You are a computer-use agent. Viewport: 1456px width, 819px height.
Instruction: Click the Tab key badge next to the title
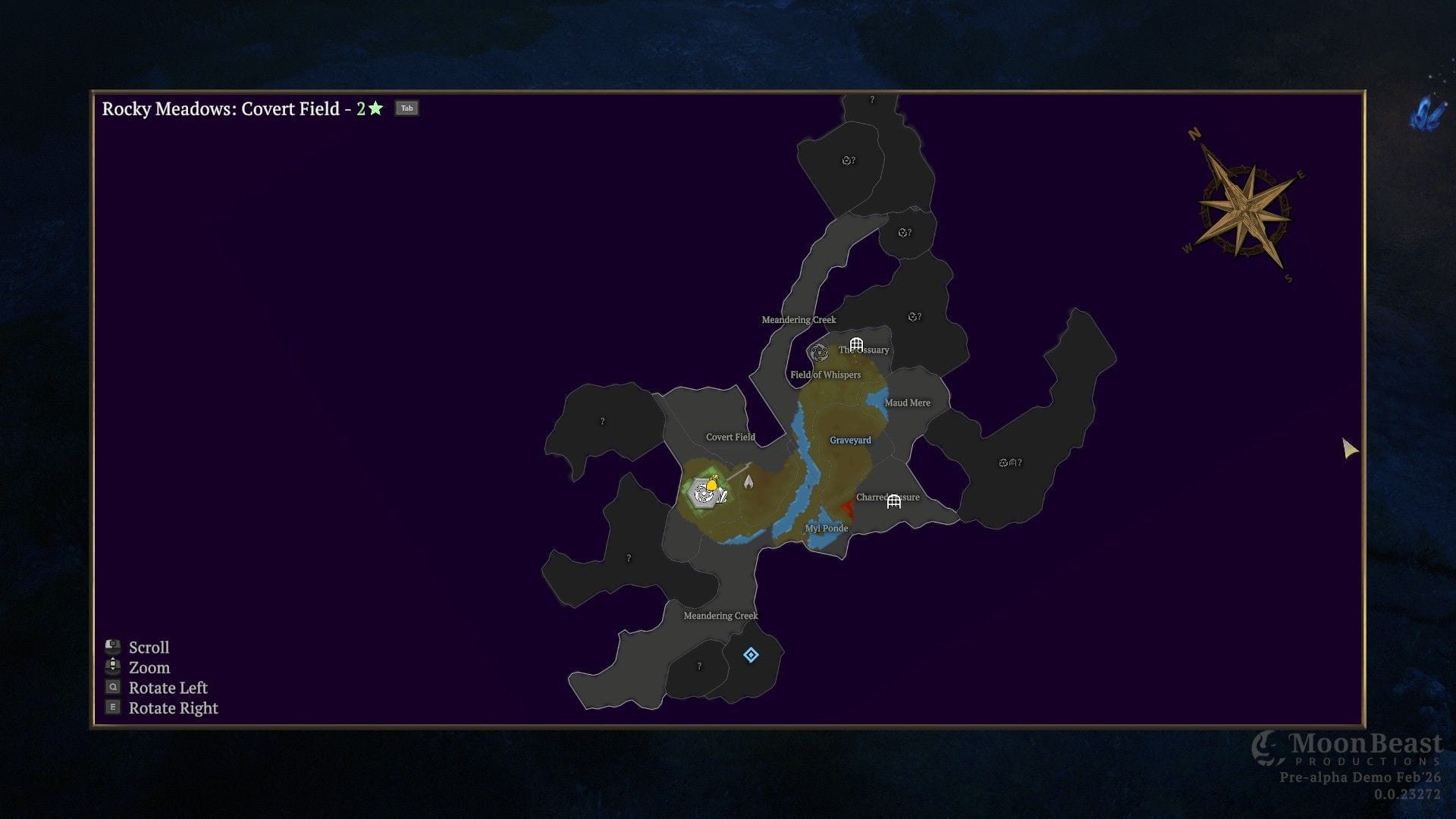(407, 108)
